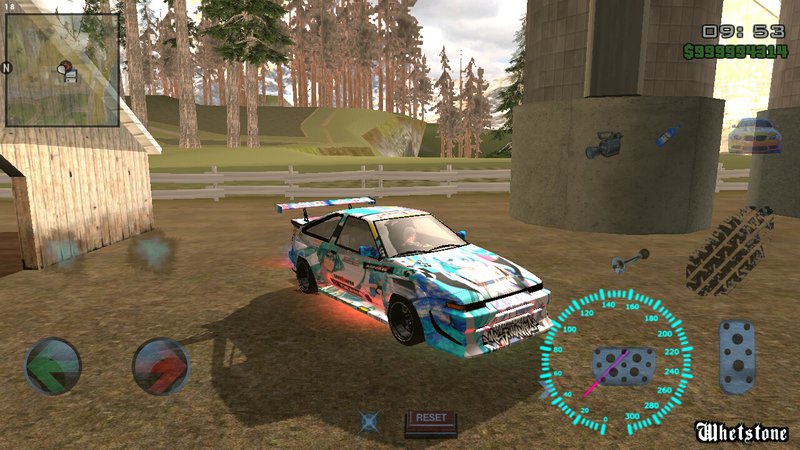Step on the metal accelerator pedal
Viewport: 800px width, 450px height.
point(738,357)
